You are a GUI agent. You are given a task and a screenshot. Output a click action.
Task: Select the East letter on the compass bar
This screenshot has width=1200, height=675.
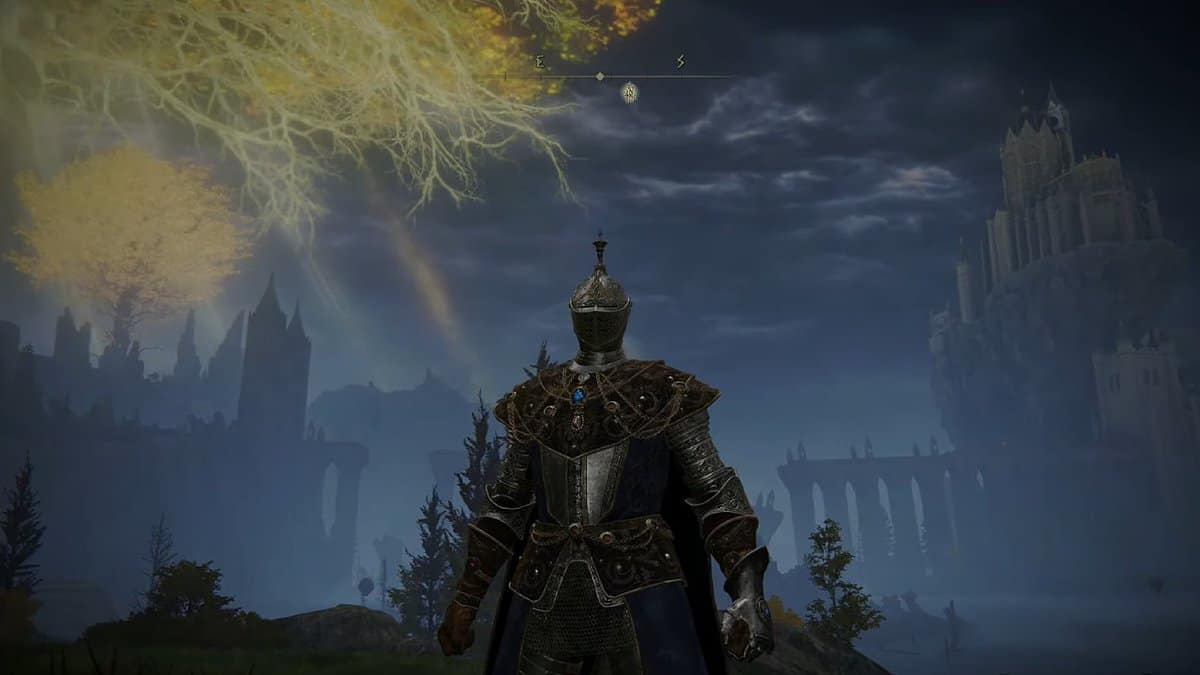point(540,62)
